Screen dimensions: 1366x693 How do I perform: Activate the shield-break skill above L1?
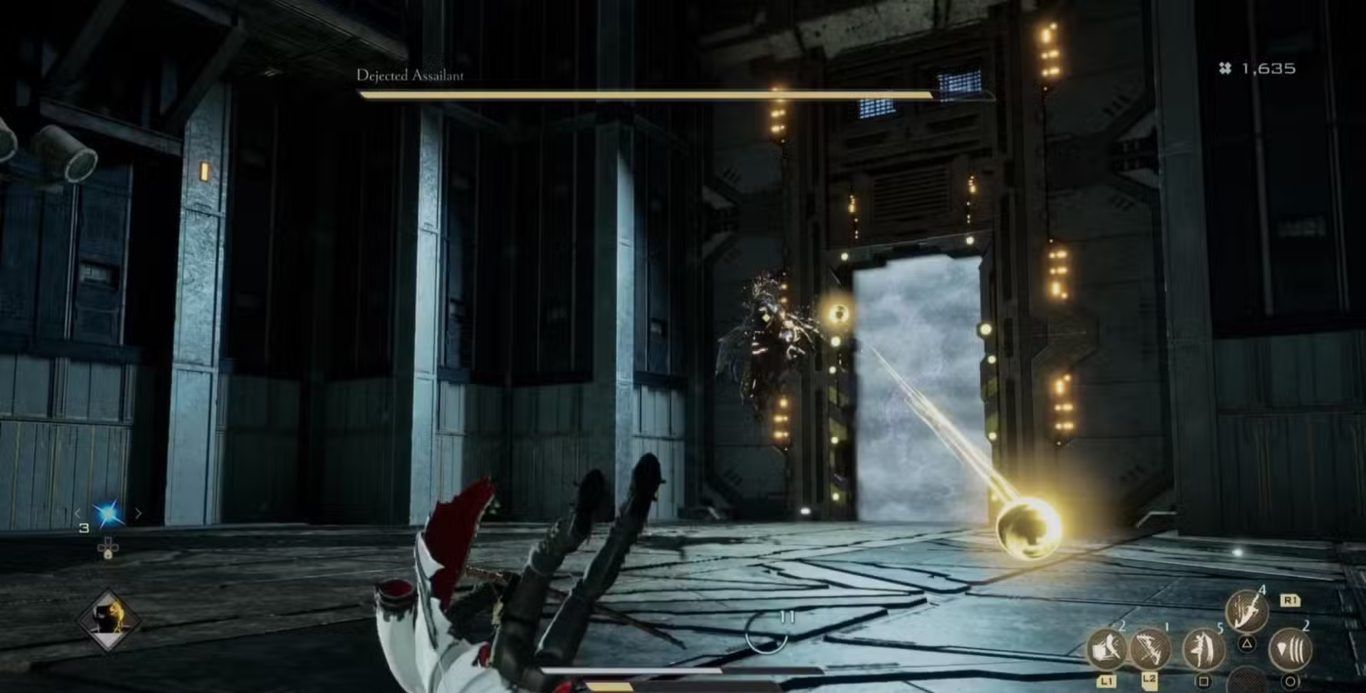[x=1107, y=649]
